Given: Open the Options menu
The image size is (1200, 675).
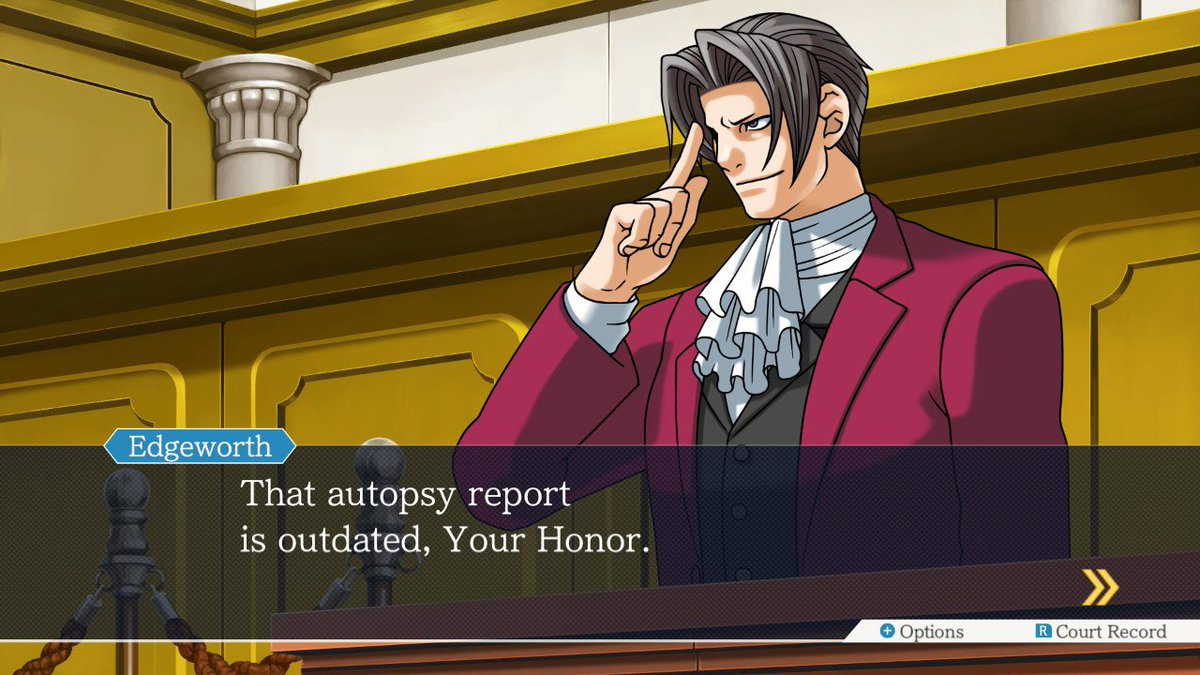Looking at the screenshot, I should click(921, 632).
